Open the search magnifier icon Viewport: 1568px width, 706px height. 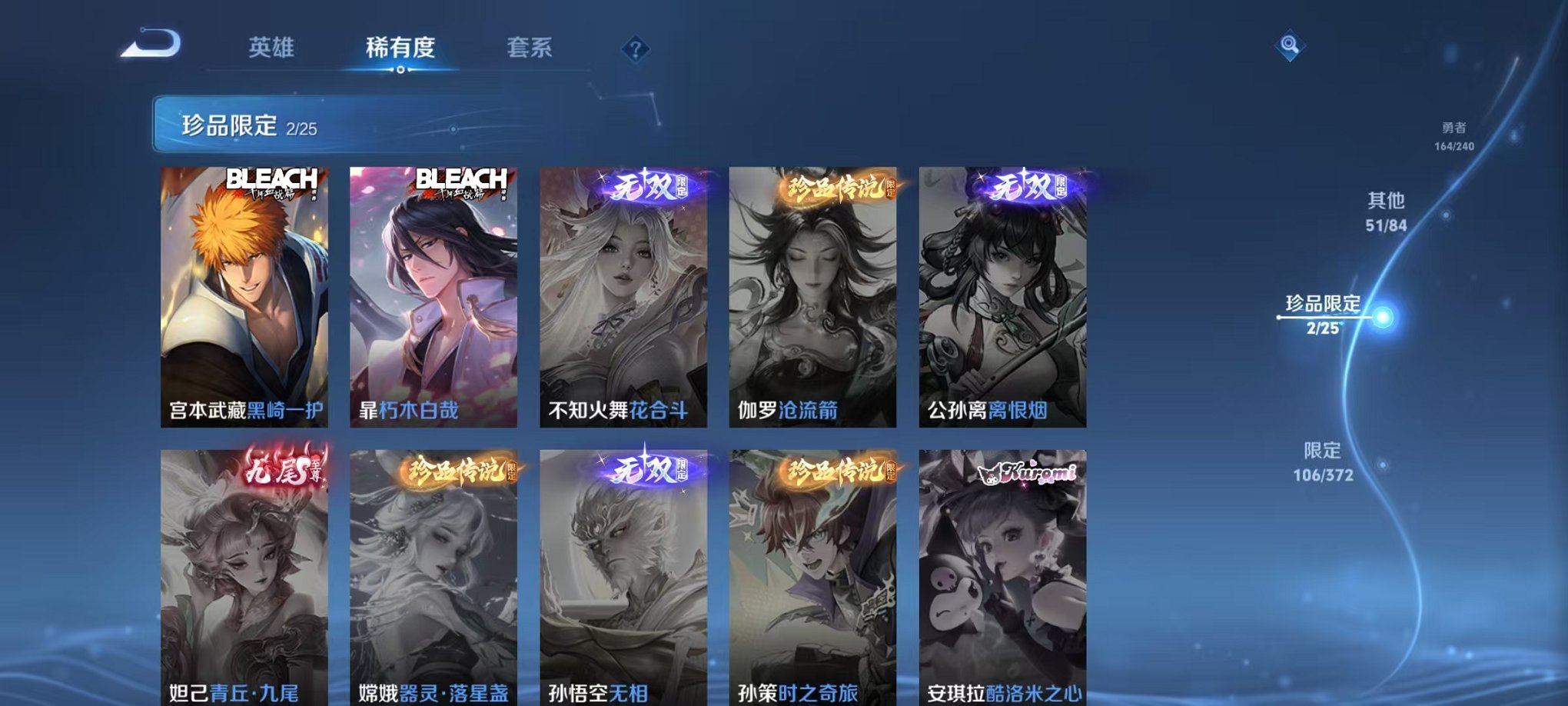coord(1289,46)
